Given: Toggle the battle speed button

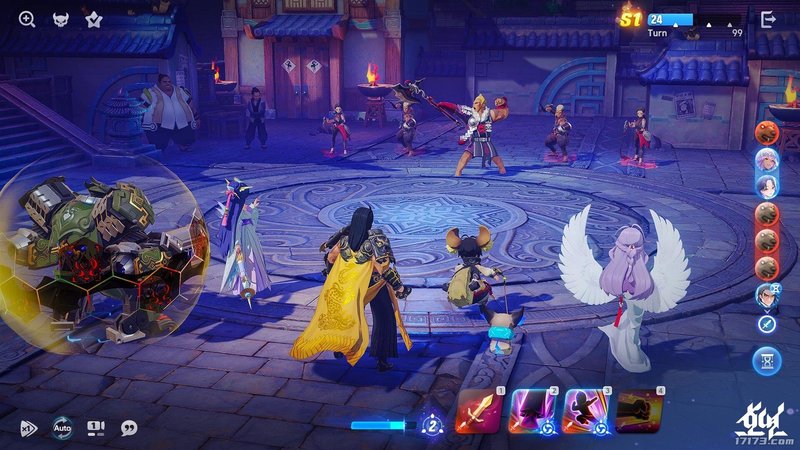Looking at the screenshot, I should coord(29,428).
